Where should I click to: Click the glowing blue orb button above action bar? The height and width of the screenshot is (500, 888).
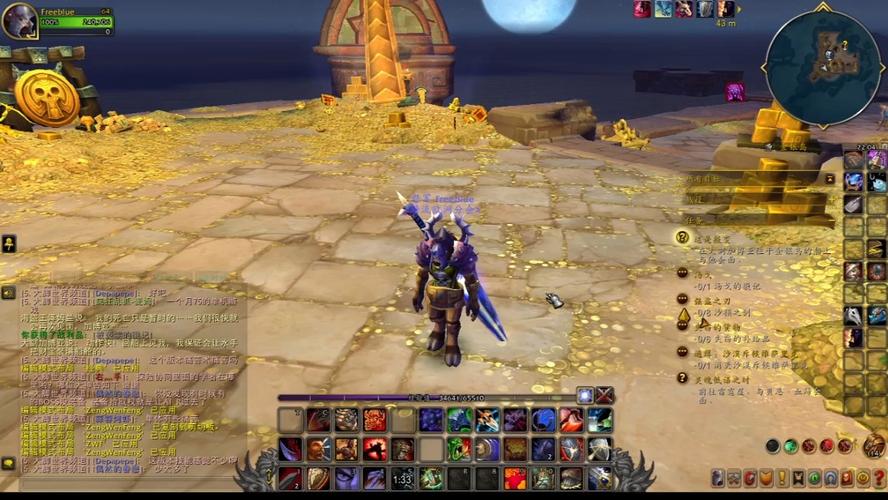[585, 395]
